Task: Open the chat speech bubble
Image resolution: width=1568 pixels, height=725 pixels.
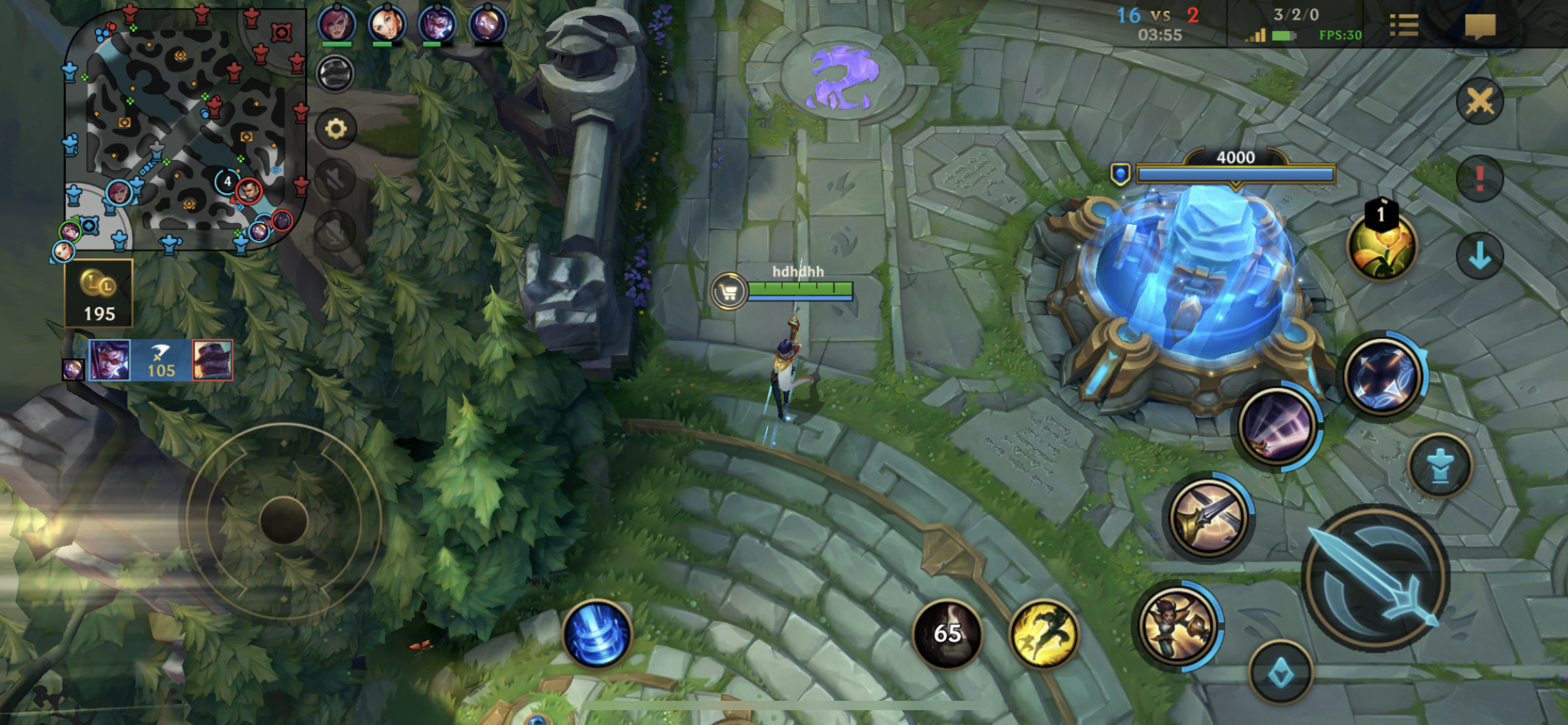Action: [x=1480, y=26]
